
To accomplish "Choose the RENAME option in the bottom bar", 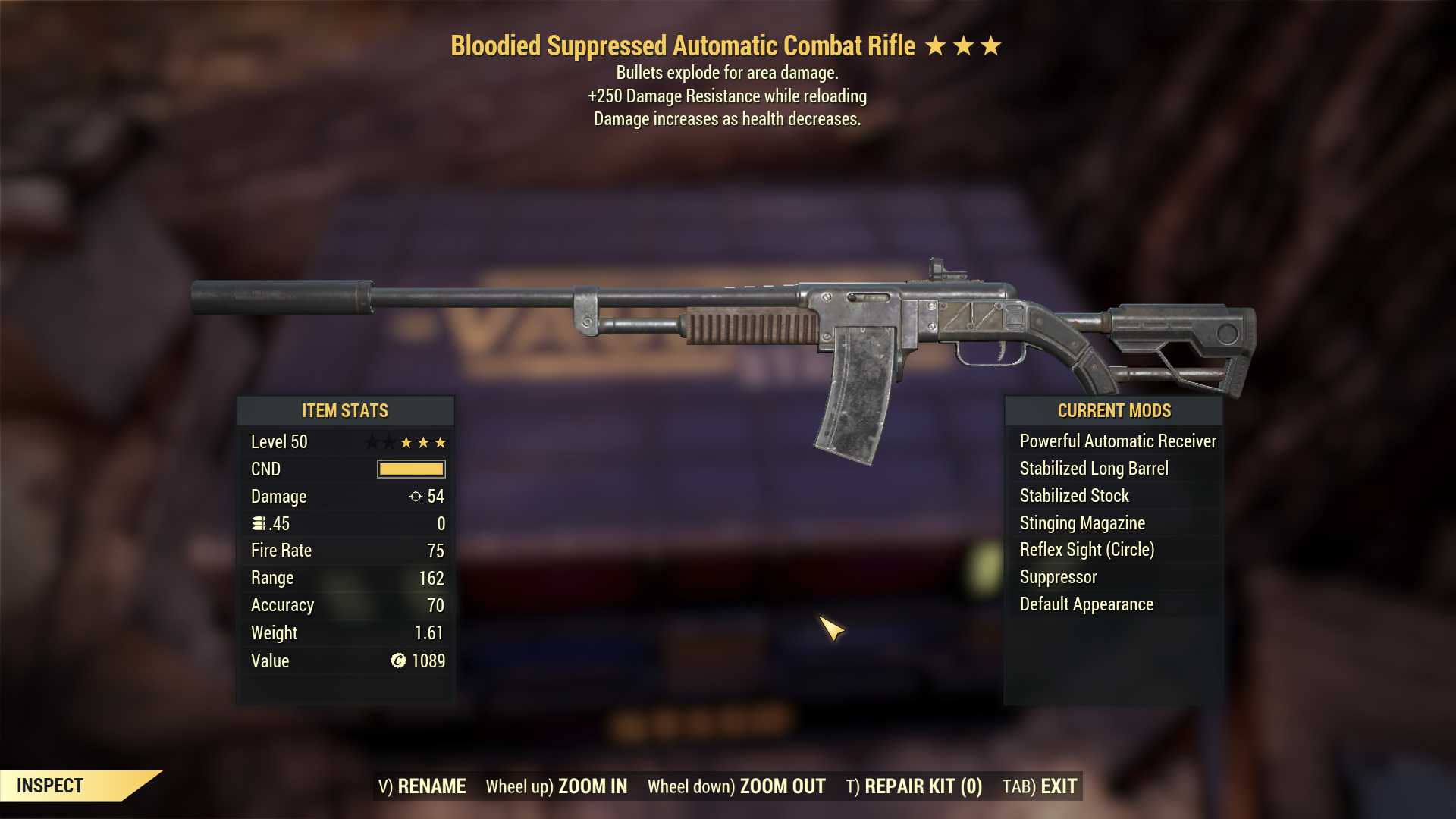I will pos(422,786).
